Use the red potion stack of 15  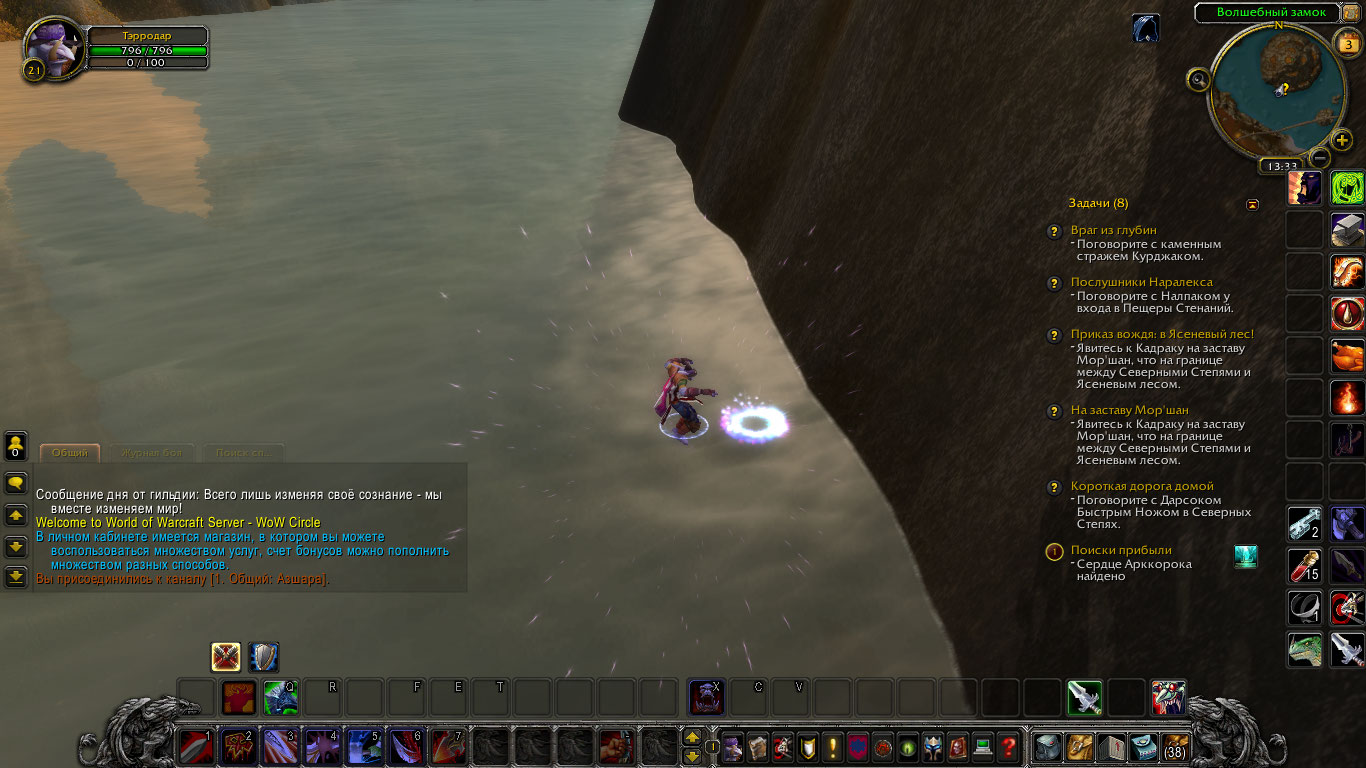point(1305,565)
